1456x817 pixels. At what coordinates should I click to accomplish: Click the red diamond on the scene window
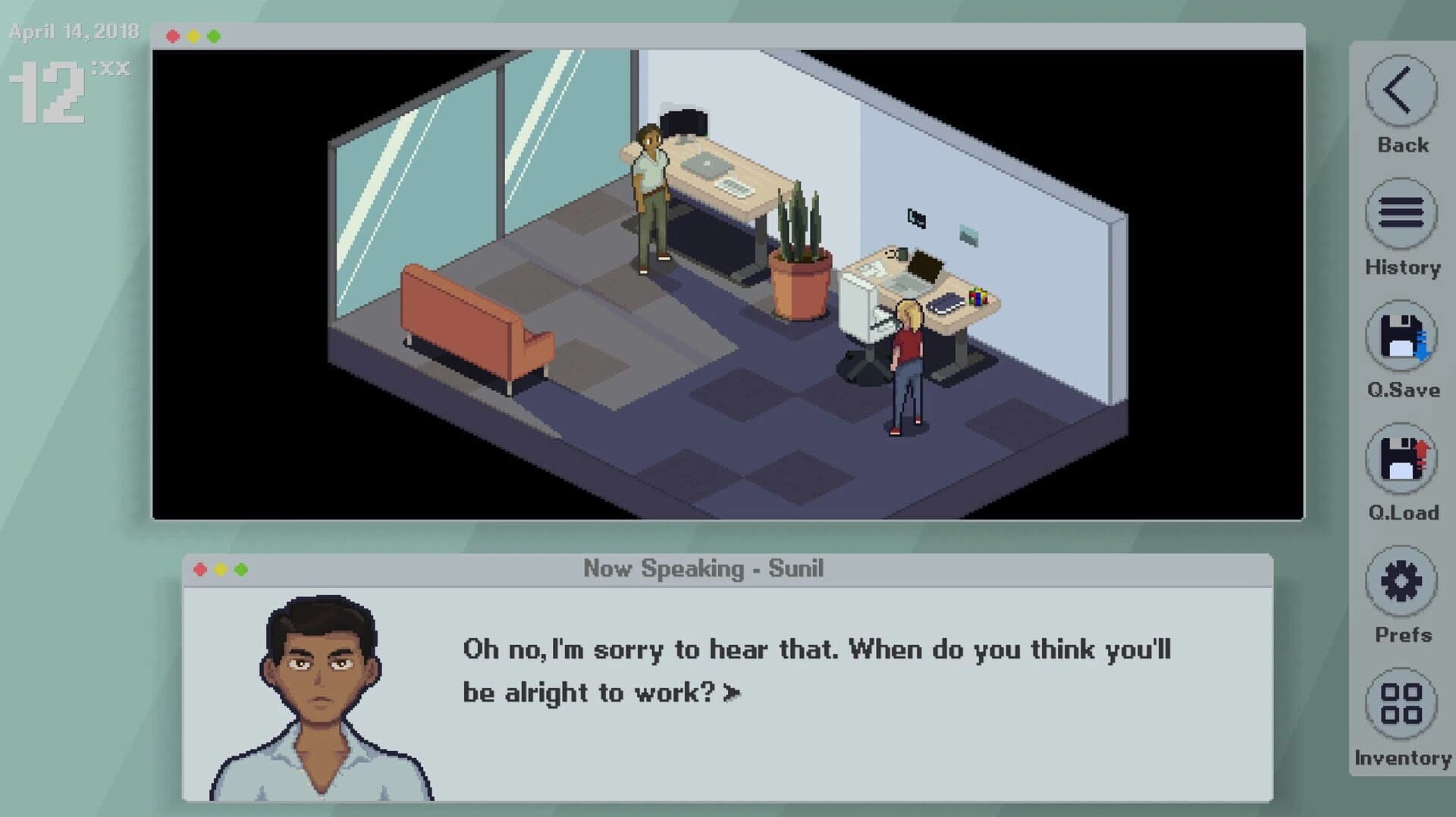tap(174, 34)
